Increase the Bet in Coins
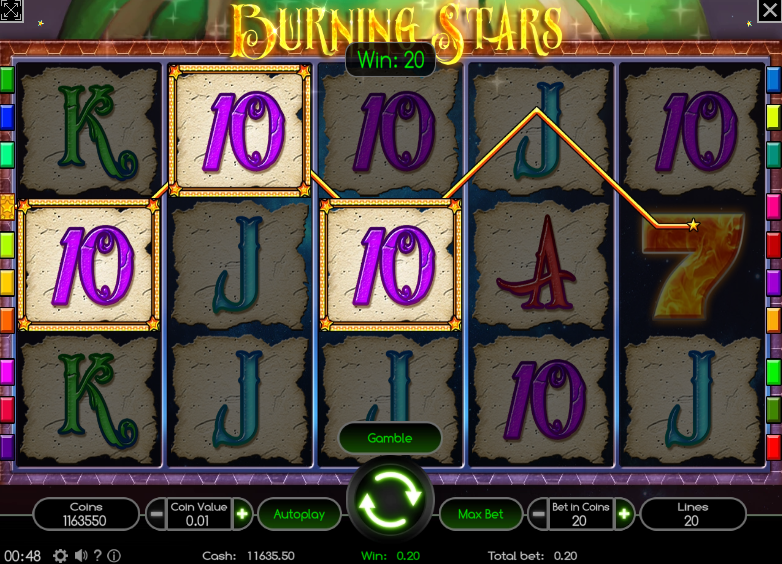Viewport: 782px width, 564px height. pos(625,514)
